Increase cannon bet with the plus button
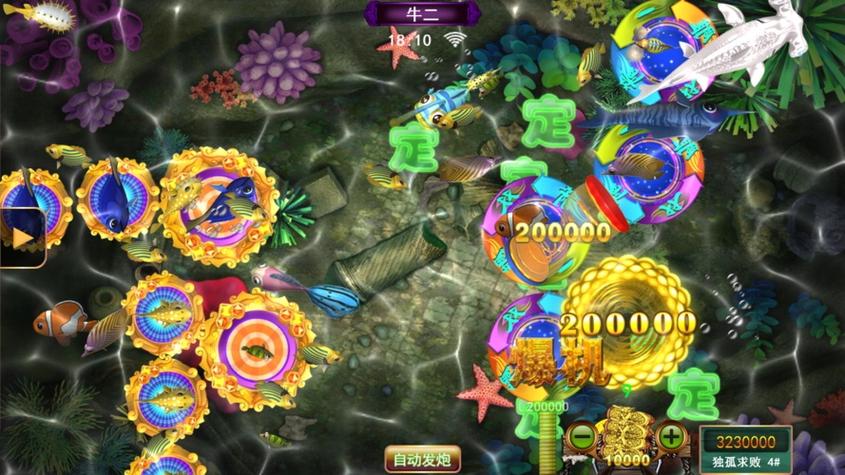 (x=671, y=437)
